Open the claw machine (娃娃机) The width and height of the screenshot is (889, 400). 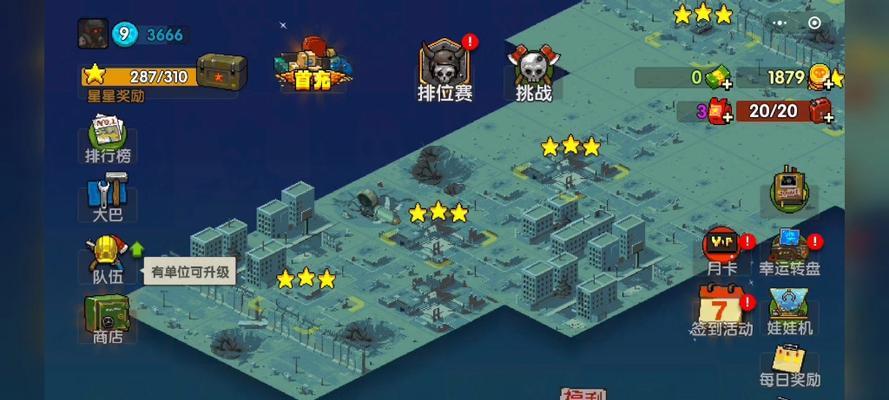[790, 310]
